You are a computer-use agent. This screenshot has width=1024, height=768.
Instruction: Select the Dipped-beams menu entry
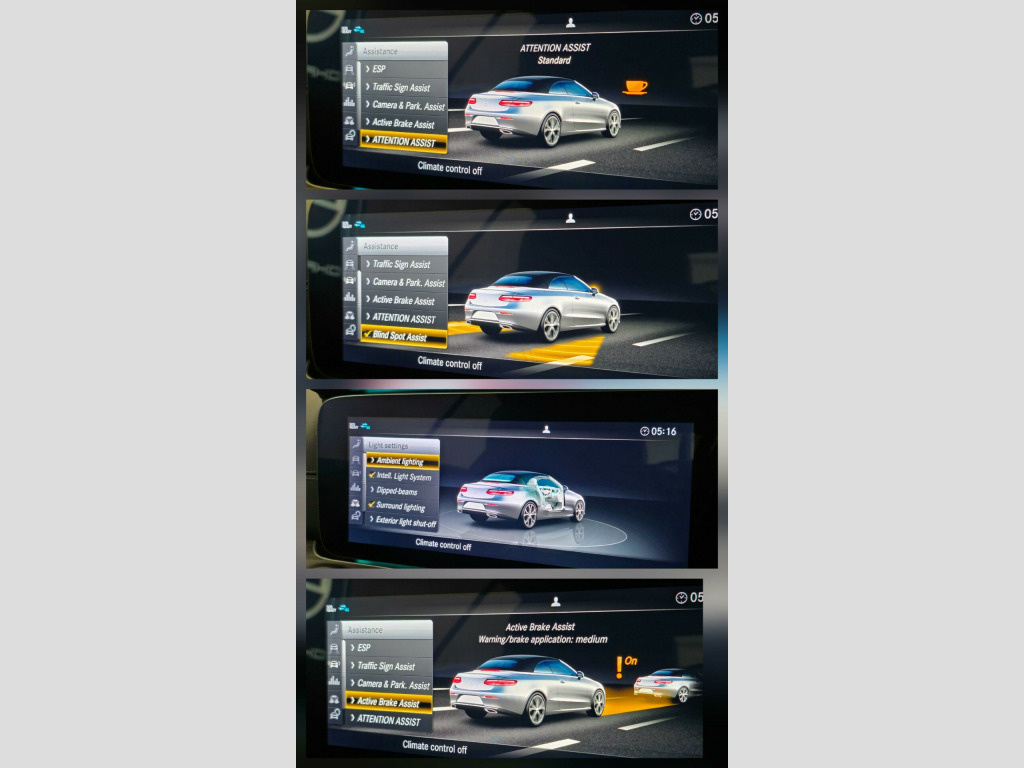point(403,492)
